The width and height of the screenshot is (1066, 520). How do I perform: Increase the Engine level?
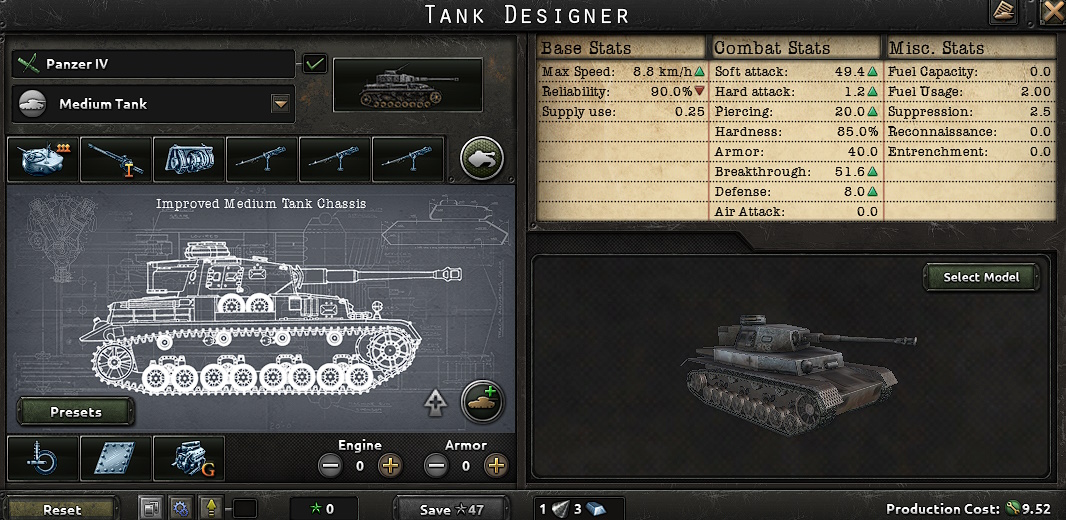(x=390, y=465)
